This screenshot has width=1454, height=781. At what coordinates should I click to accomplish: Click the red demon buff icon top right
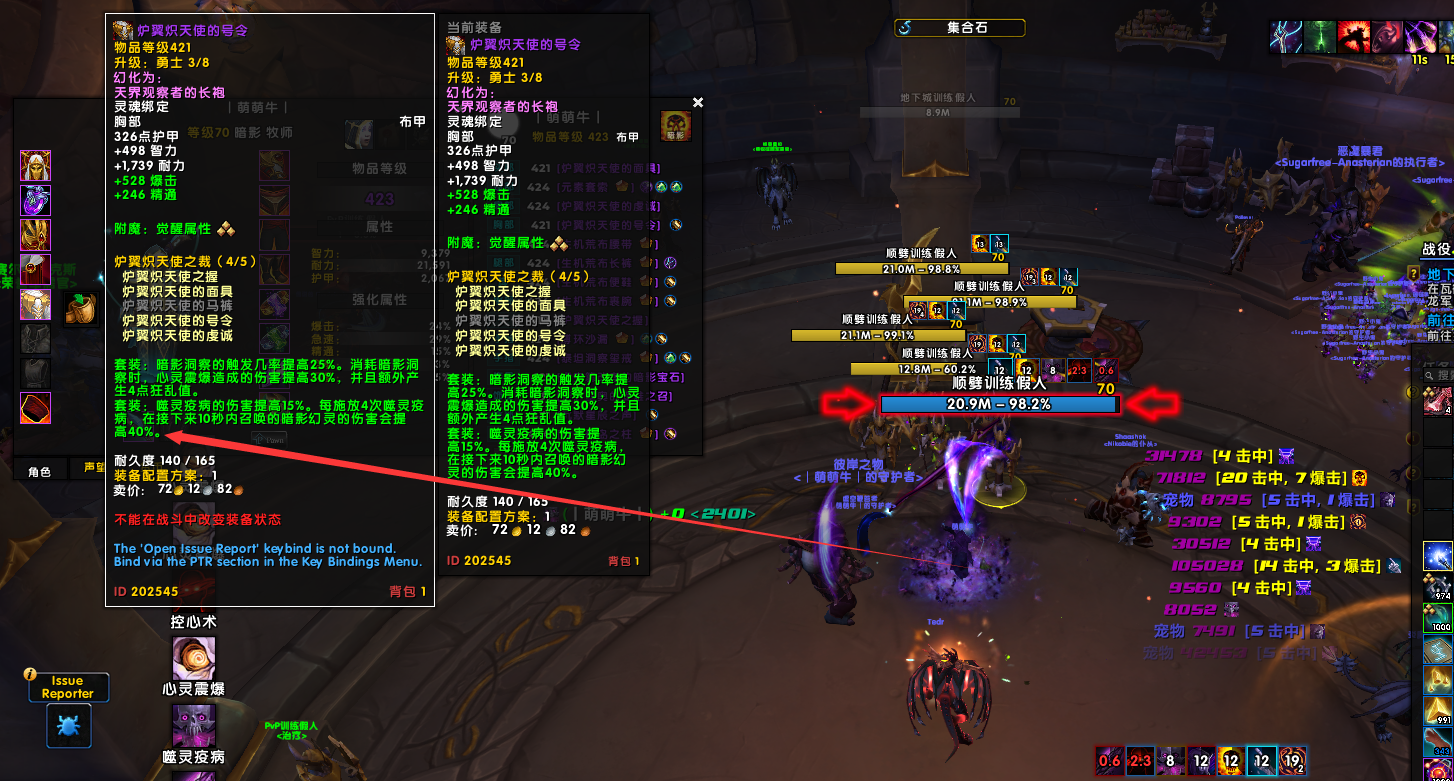1355,37
